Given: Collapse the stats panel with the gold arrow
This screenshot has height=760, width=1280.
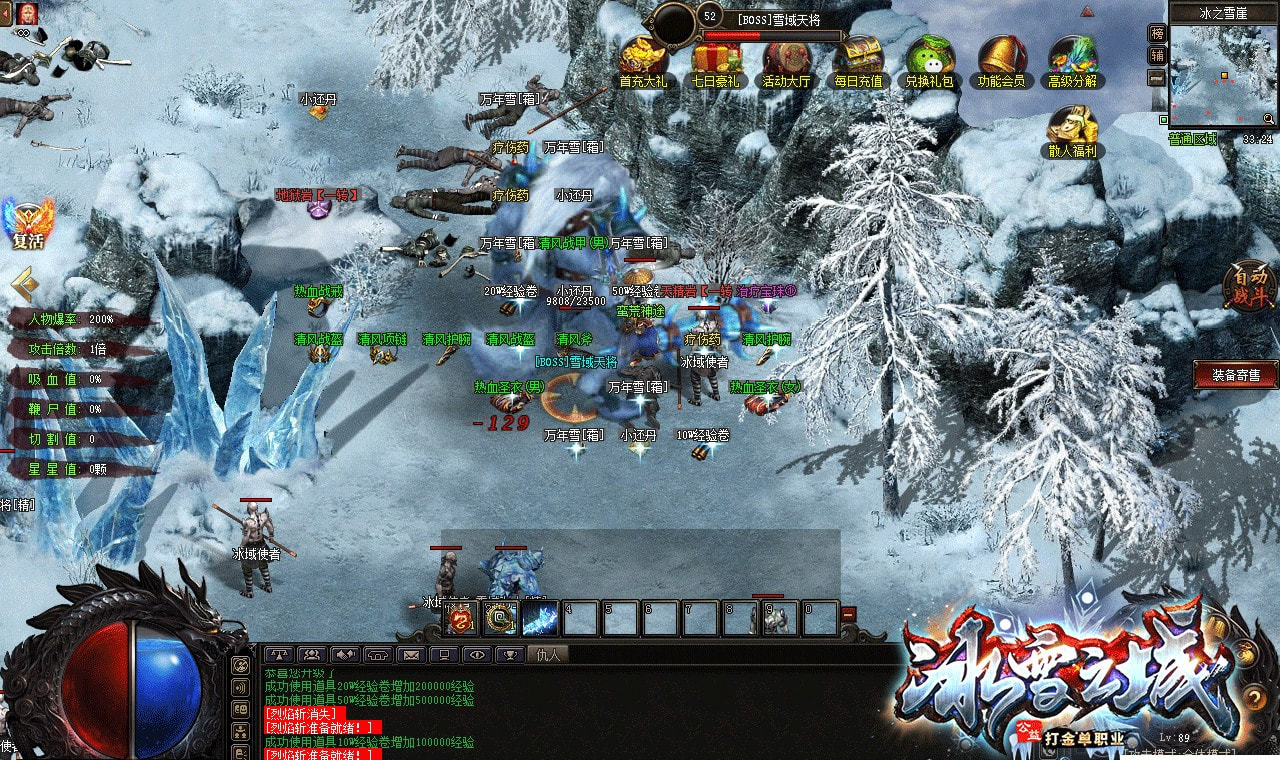Looking at the screenshot, I should click(x=24, y=285).
